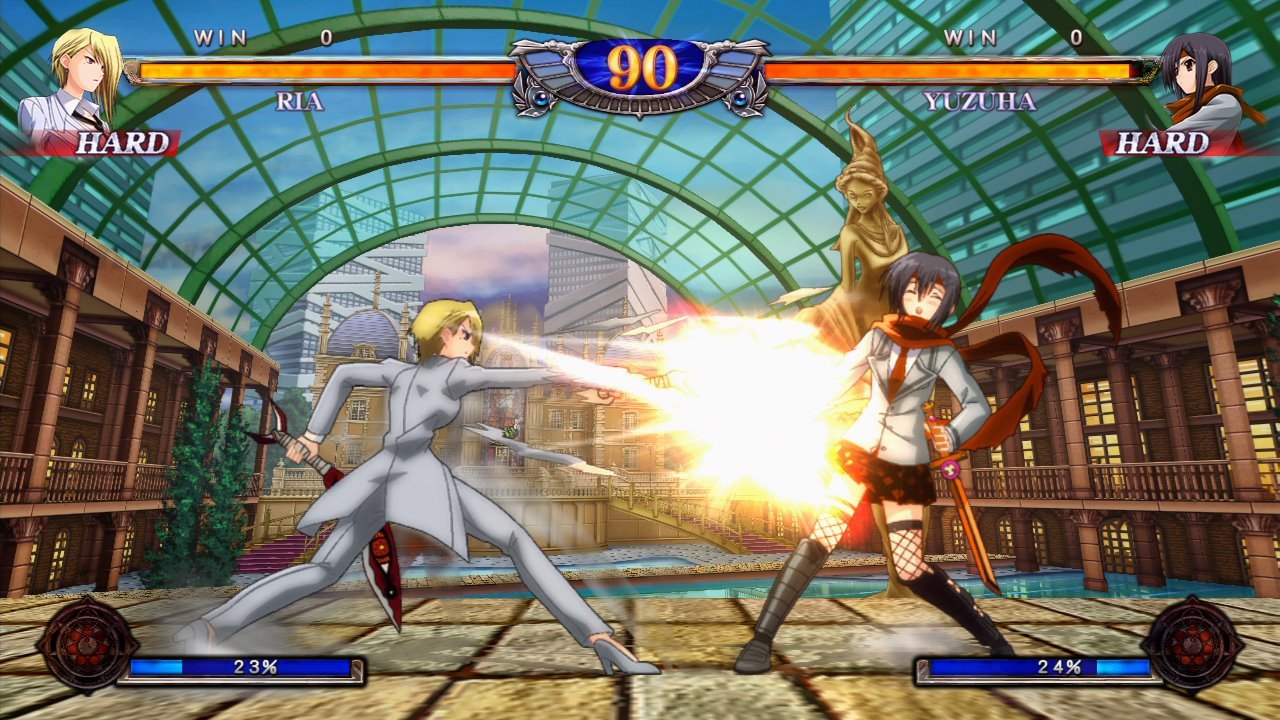Select Yuzuha's dark-haired character portrait

pyautogui.click(x=1199, y=80)
